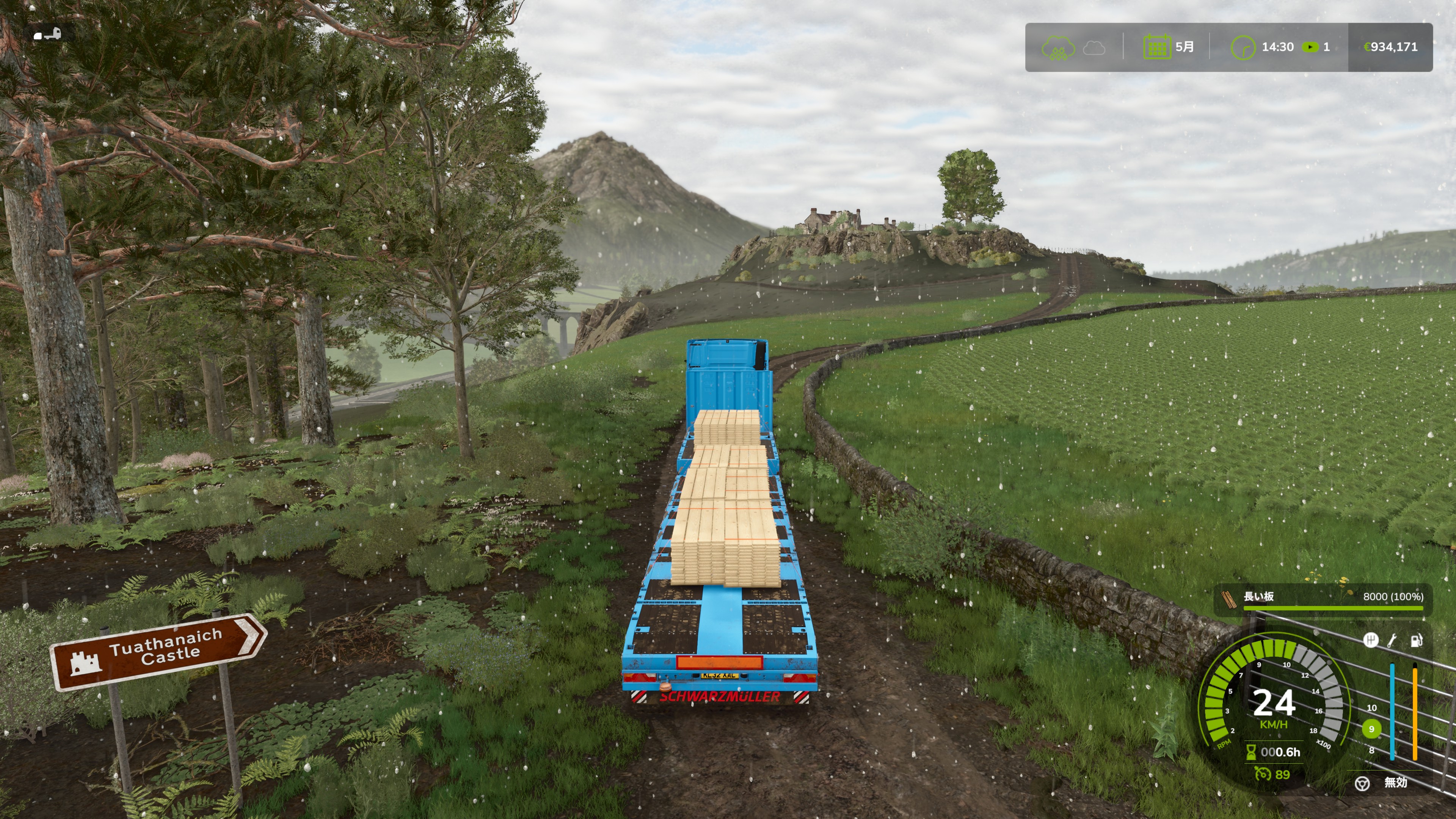This screenshot has width=1456, height=819.
Task: Select the gray cloud forecast icon
Action: (x=1094, y=47)
